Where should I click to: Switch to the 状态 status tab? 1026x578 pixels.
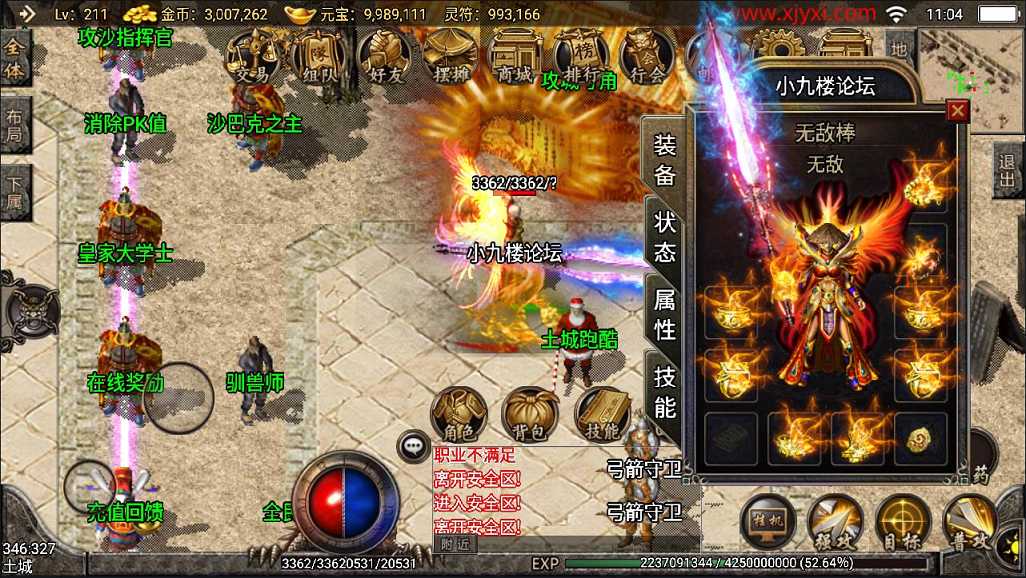pos(664,236)
